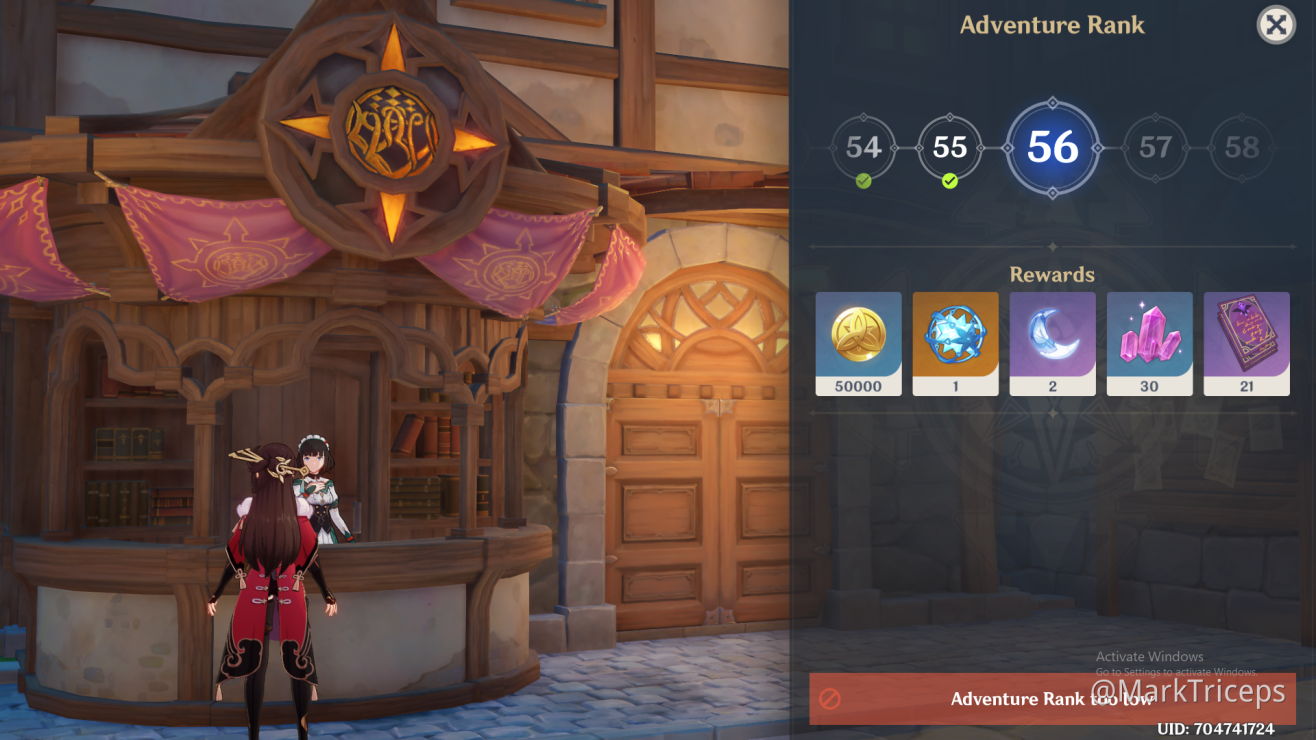
Task: Select rank 54 node
Action: 863,148
